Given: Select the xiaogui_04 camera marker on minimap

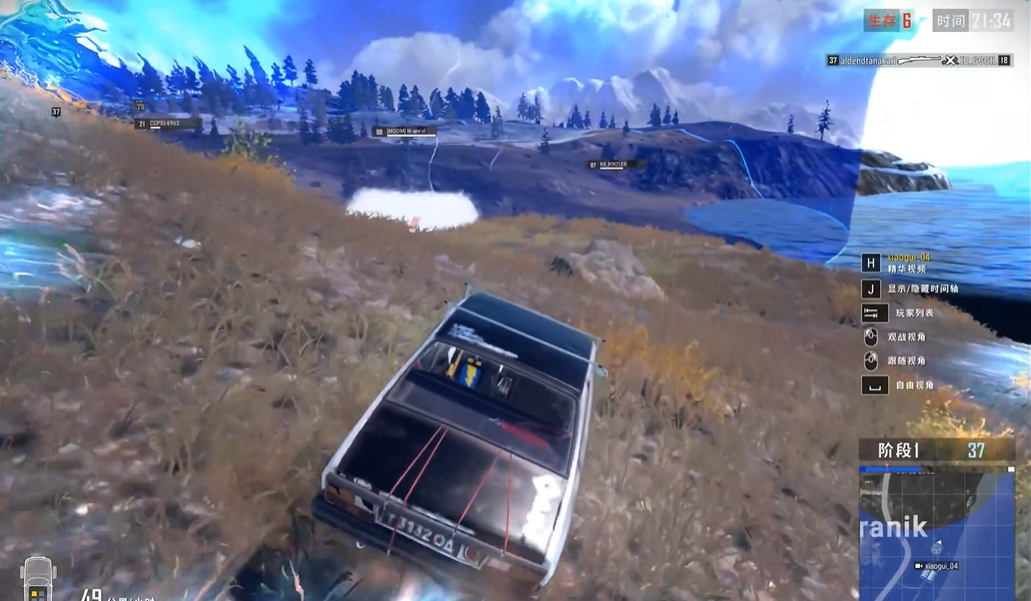Looking at the screenshot, I should [937, 566].
